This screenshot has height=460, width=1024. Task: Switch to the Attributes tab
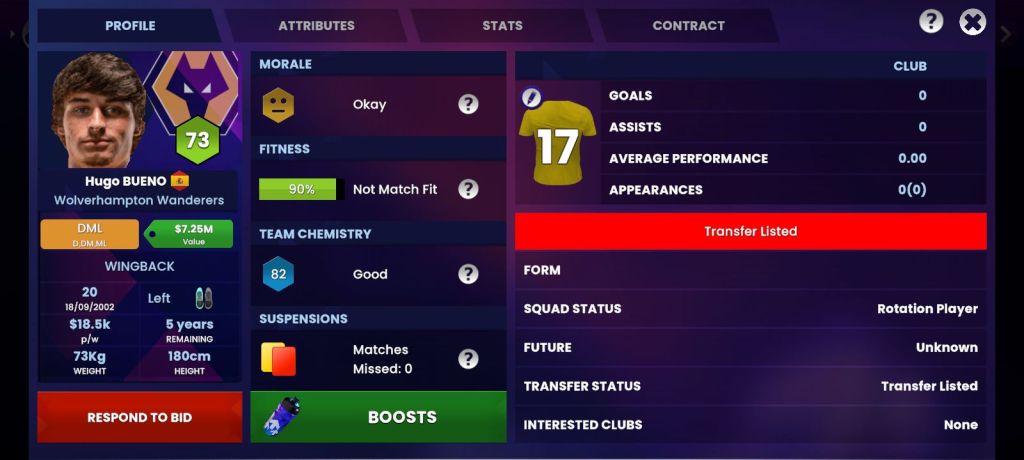pyautogui.click(x=316, y=26)
